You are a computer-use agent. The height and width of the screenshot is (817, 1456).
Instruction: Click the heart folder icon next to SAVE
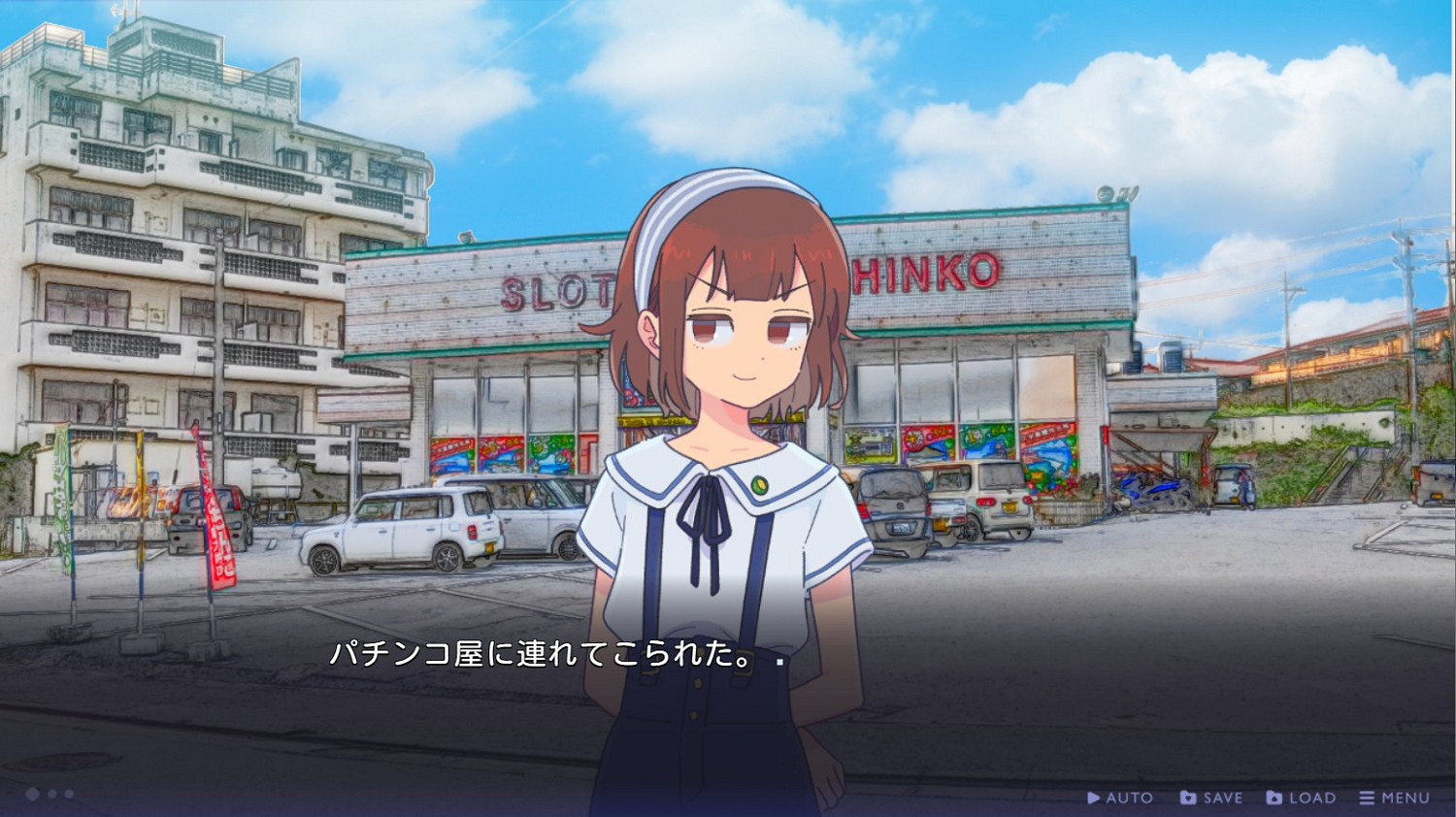1186,797
